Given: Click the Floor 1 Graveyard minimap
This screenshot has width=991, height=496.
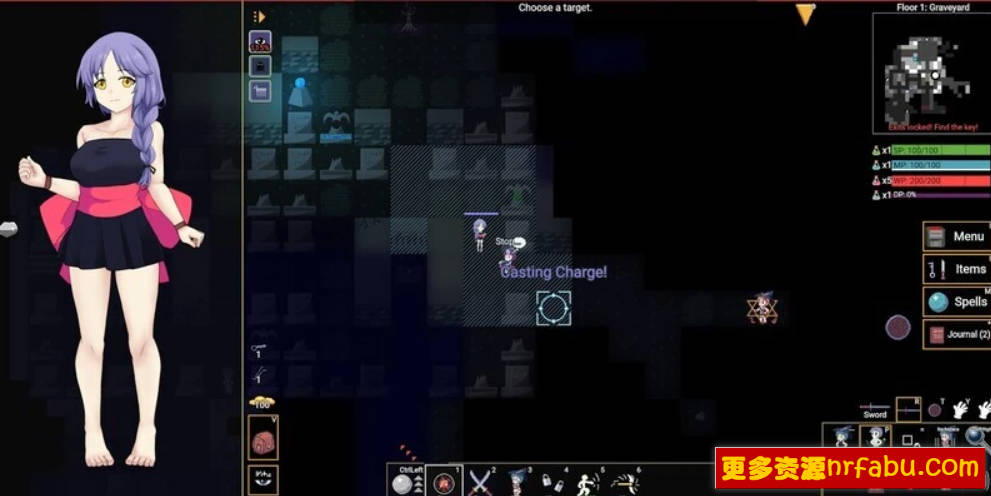Looking at the screenshot, I should pyautogui.click(x=924, y=71).
